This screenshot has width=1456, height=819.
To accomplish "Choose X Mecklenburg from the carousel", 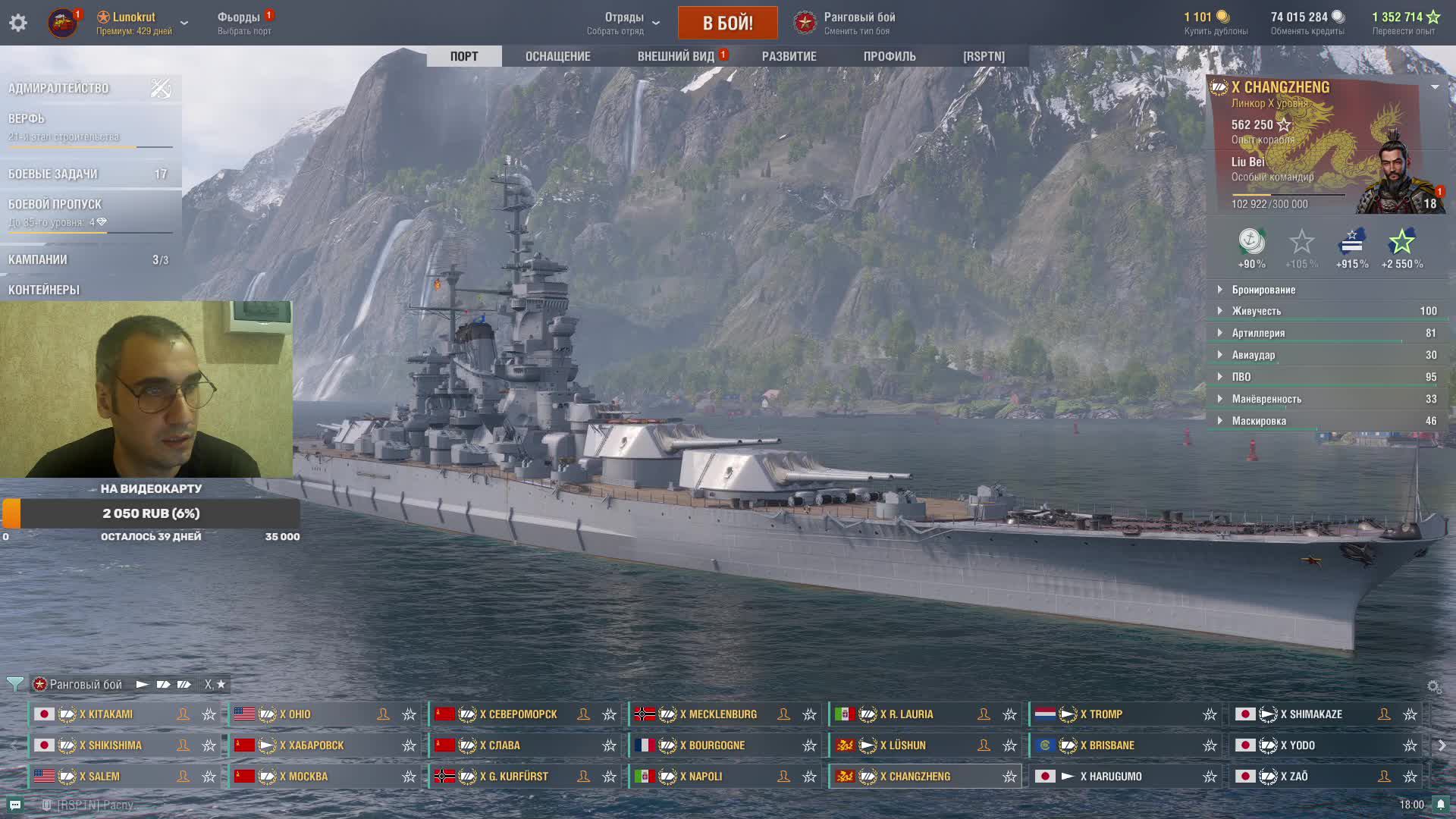I will (717, 714).
